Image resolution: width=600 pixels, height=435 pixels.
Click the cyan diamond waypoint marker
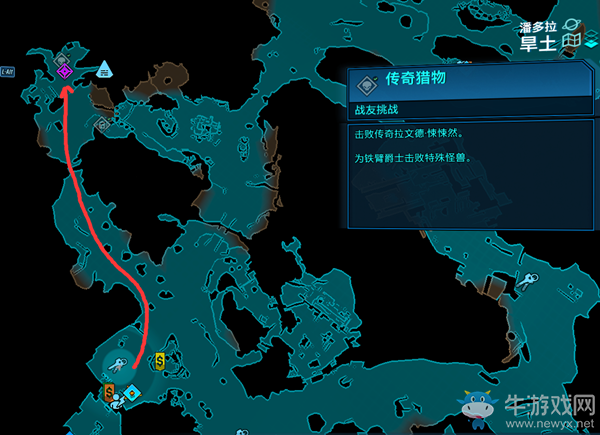click(132, 392)
